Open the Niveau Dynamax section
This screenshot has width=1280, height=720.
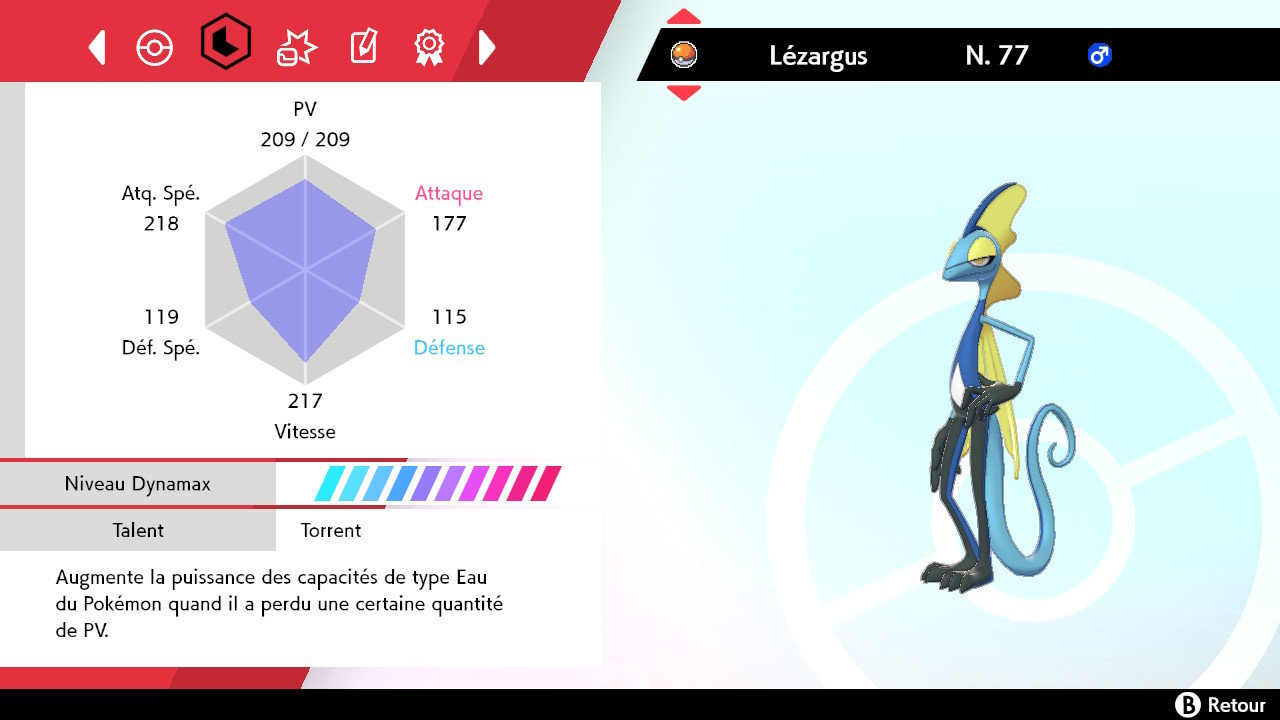[x=138, y=483]
